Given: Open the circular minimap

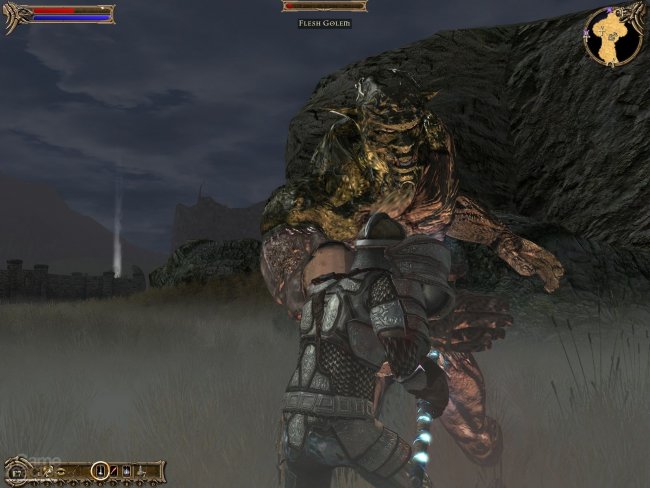Looking at the screenshot, I should pos(612,36).
